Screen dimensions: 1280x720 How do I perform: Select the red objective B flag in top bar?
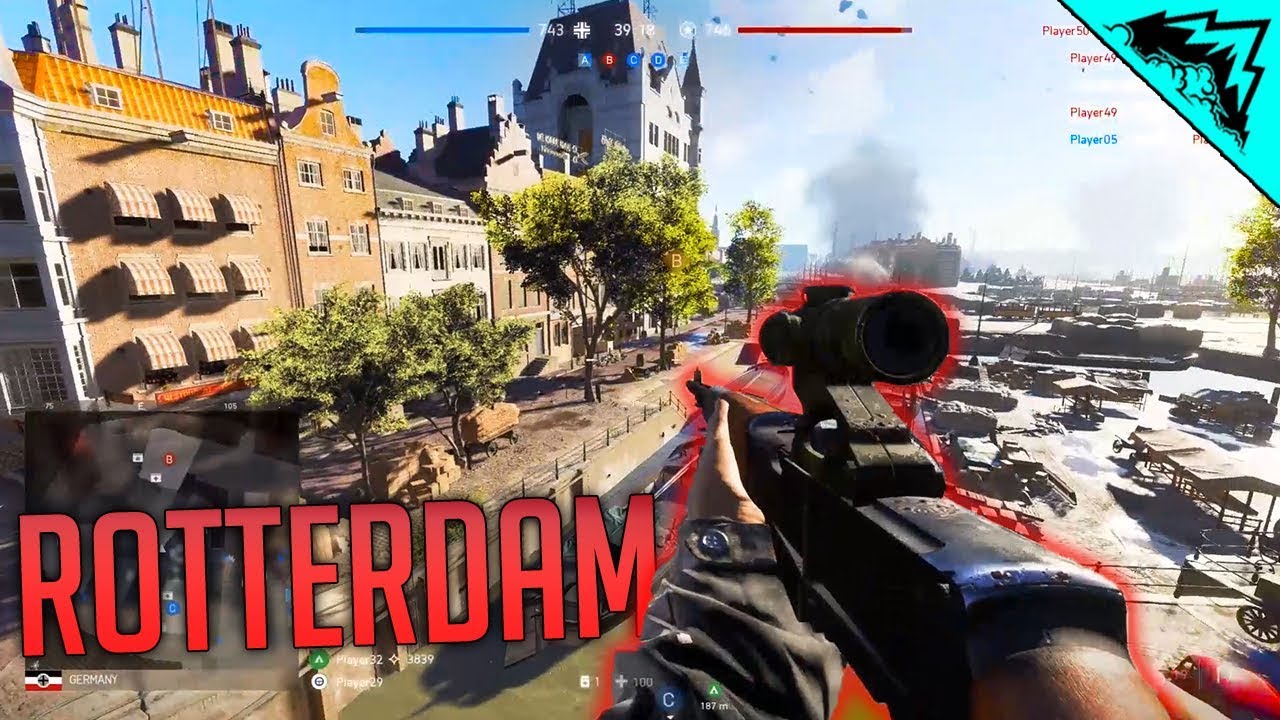pos(609,60)
